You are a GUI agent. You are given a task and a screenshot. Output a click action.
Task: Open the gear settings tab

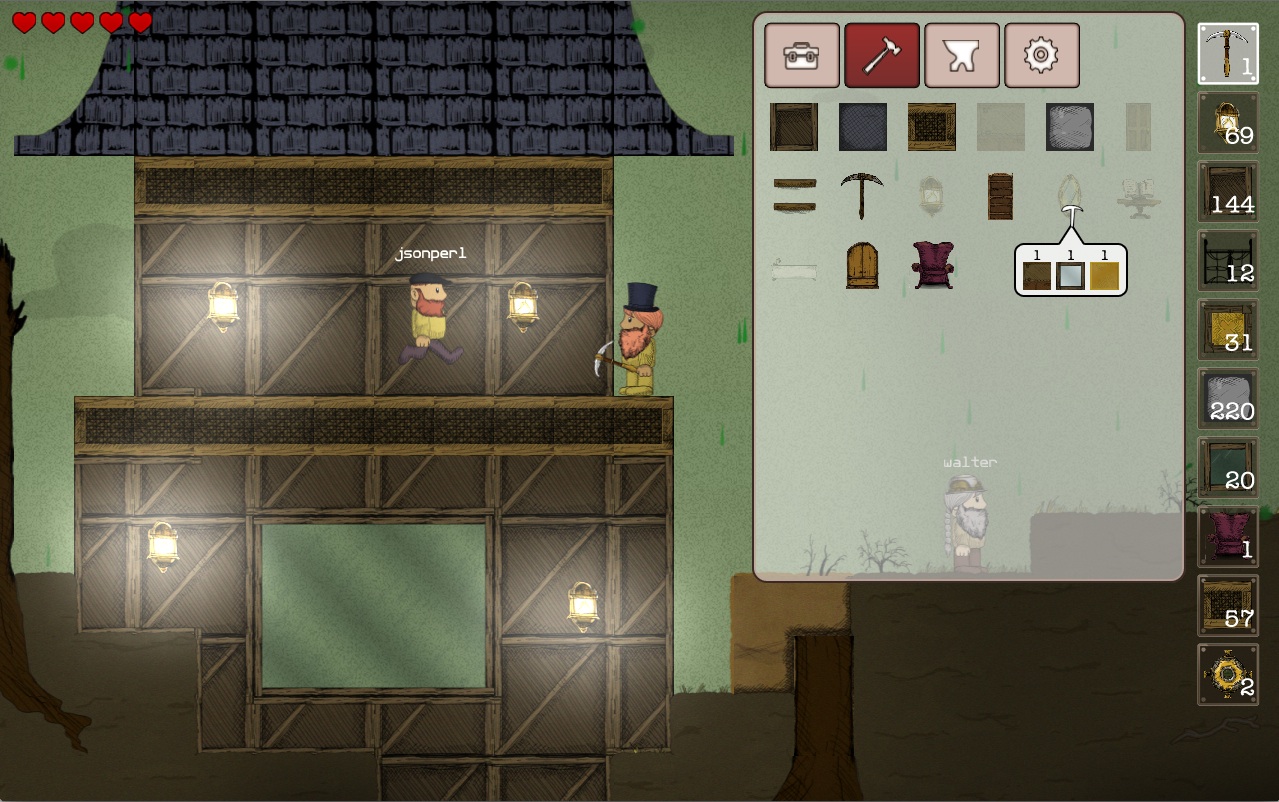pos(1041,56)
